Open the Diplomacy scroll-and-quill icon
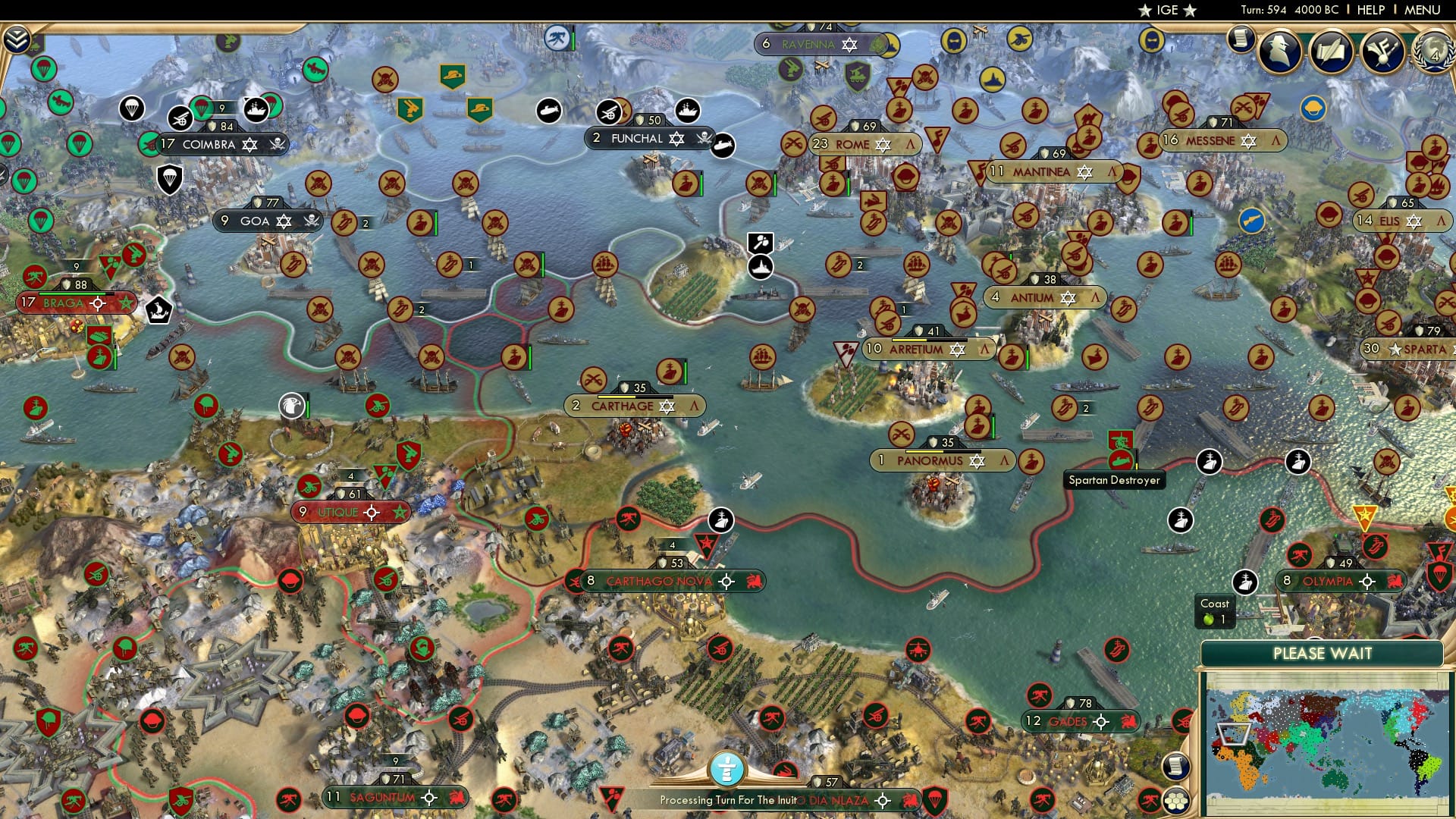The image size is (1456, 819). [1332, 49]
